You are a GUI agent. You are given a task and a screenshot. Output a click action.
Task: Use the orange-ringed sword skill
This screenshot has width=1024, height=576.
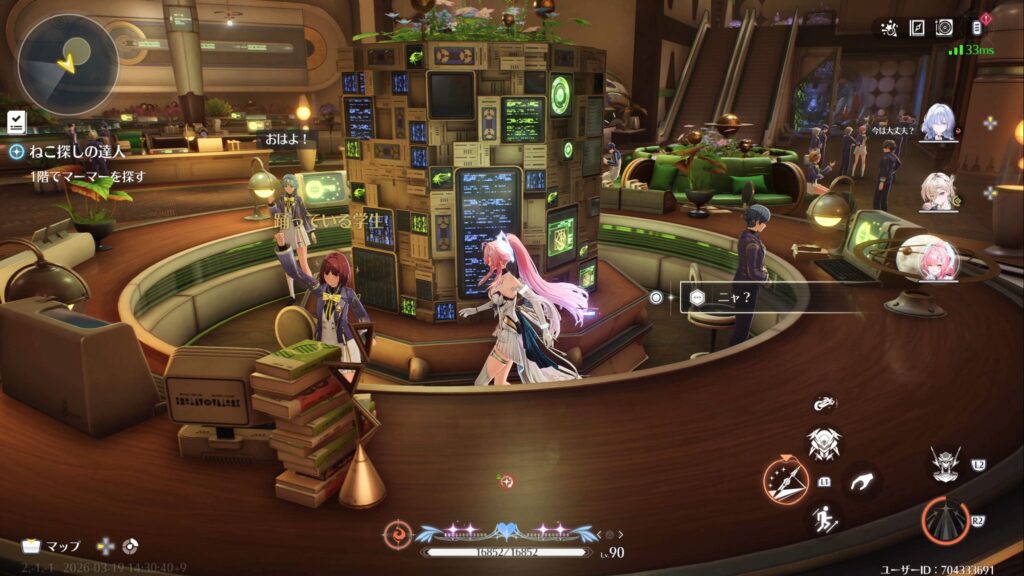pyautogui.click(x=785, y=480)
